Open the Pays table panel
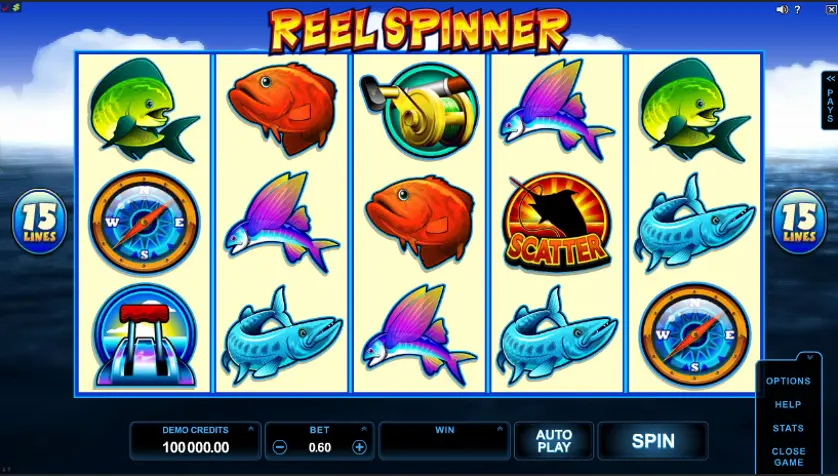 click(x=829, y=100)
